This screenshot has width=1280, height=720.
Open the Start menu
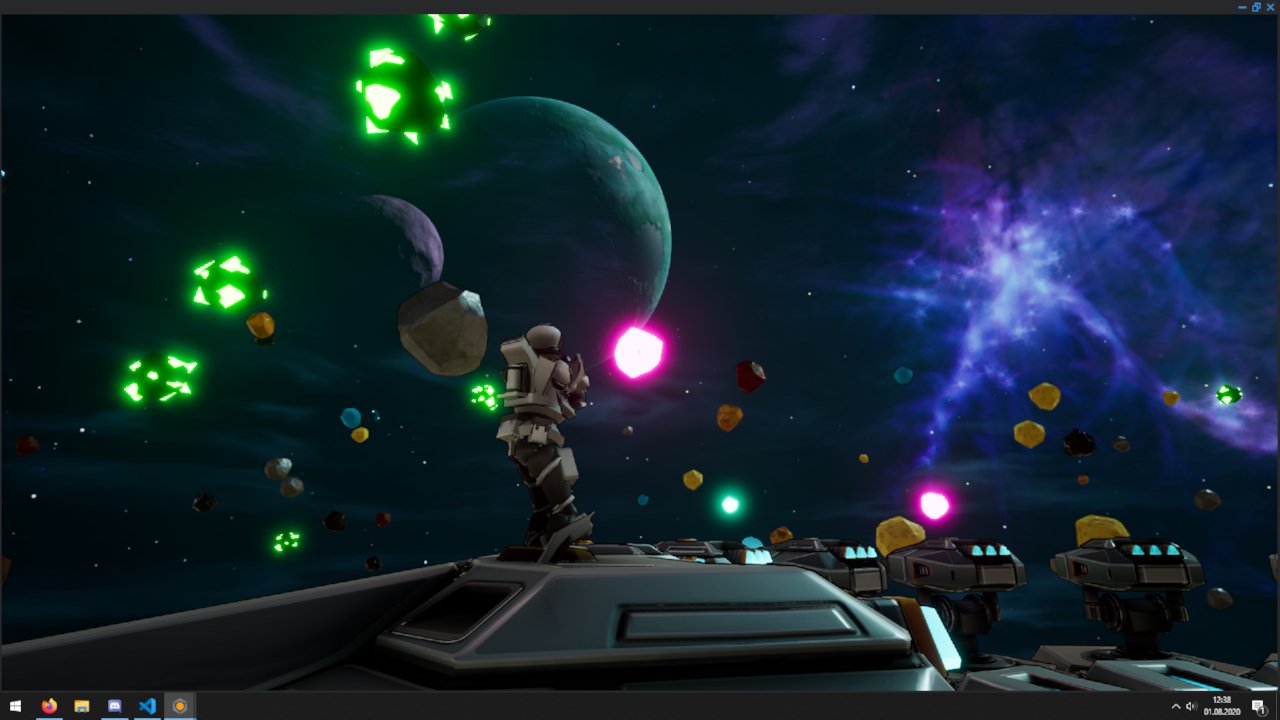pyautogui.click(x=15, y=707)
